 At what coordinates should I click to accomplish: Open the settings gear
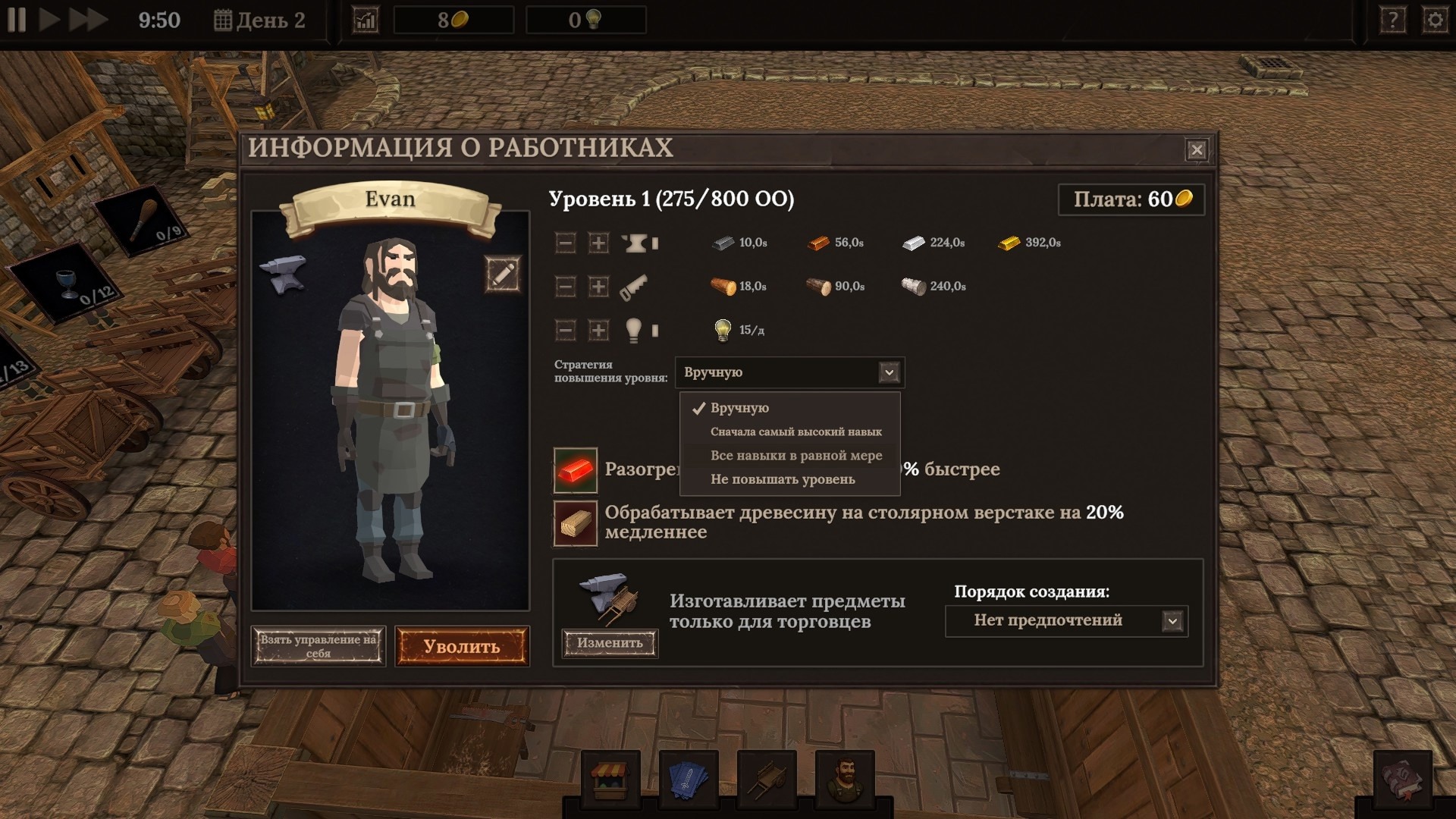tap(1435, 20)
